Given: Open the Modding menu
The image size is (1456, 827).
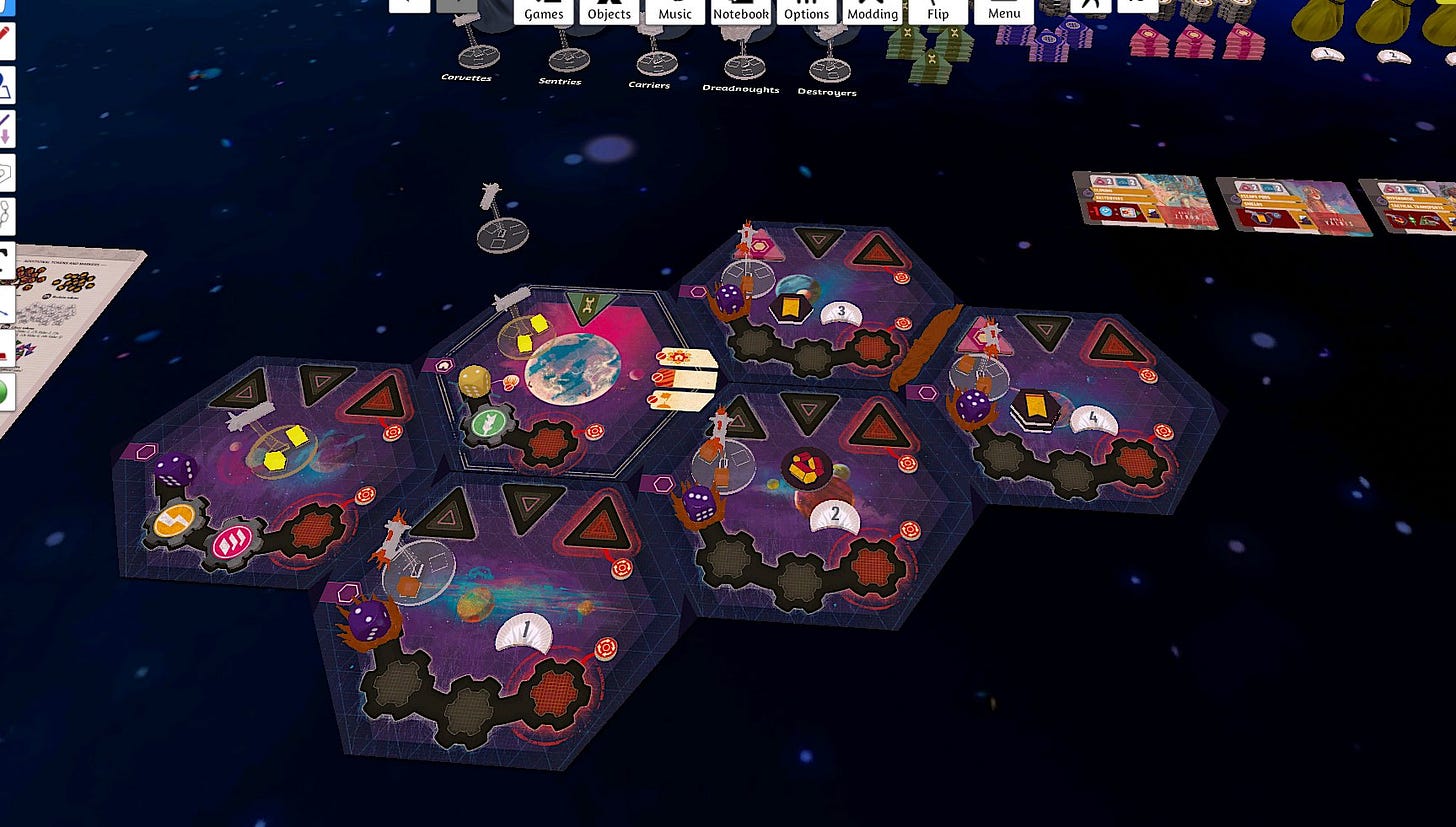Looking at the screenshot, I should coord(872,11).
